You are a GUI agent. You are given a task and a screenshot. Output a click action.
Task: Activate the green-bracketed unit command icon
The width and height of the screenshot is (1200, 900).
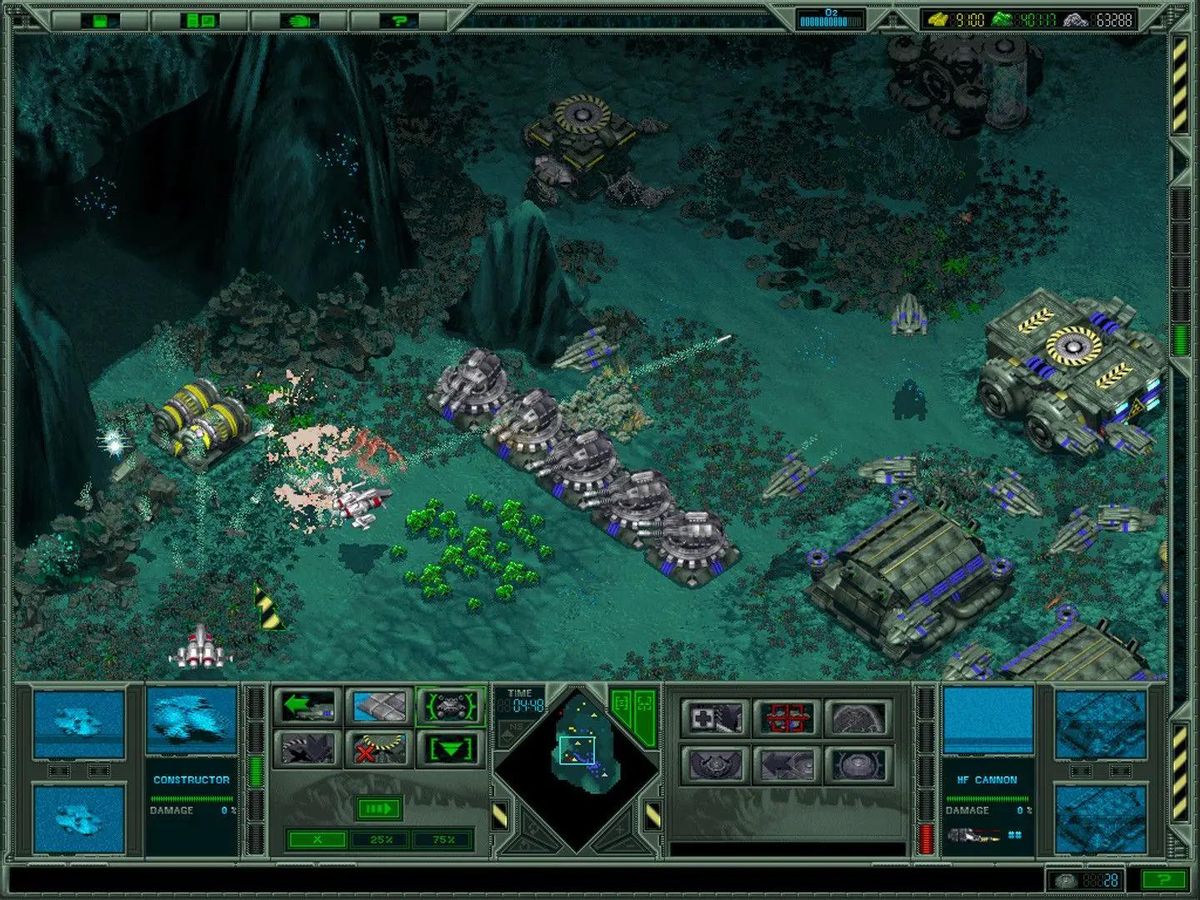coord(450,706)
